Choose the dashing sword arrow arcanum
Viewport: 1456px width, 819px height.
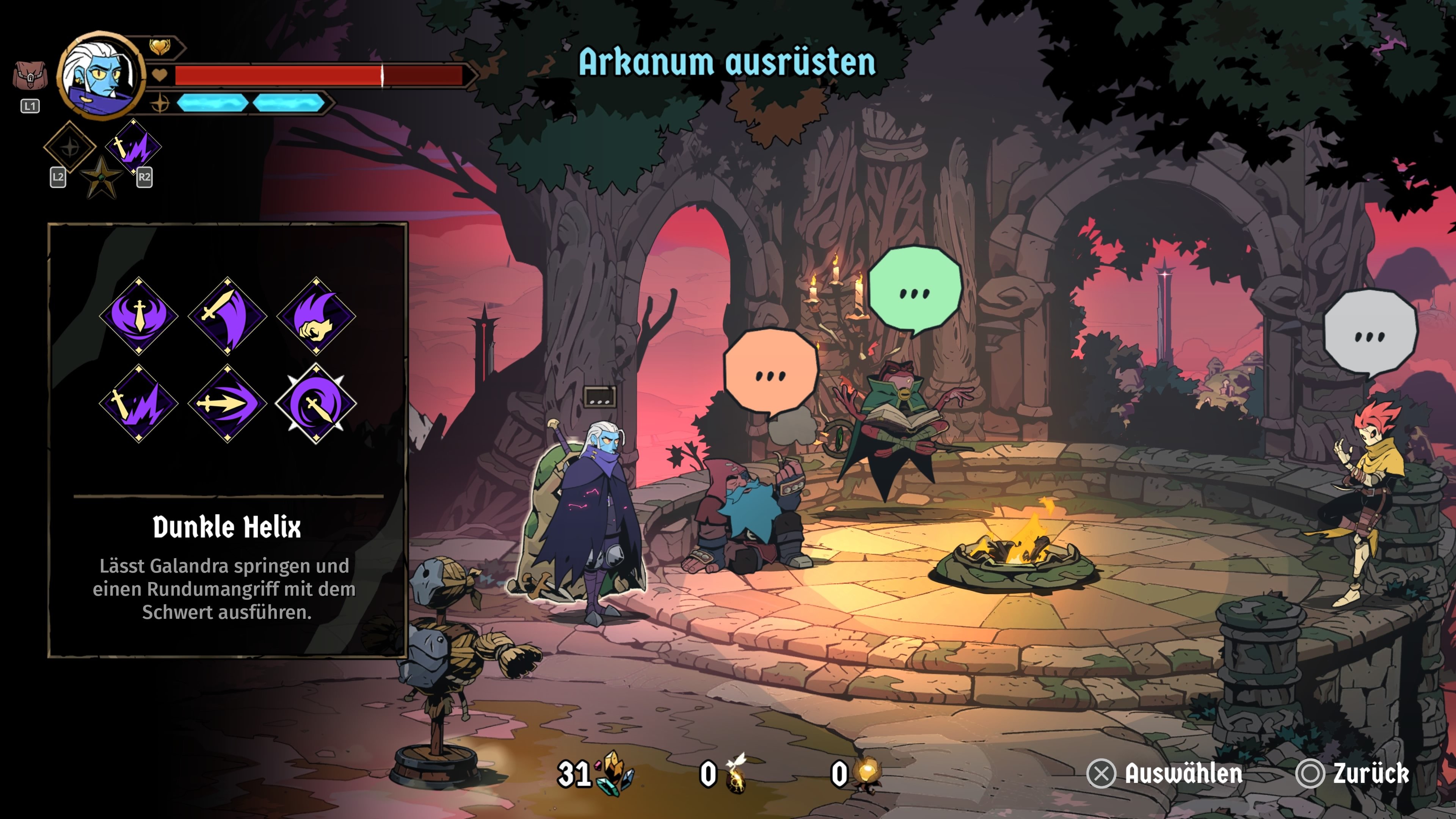(x=227, y=403)
